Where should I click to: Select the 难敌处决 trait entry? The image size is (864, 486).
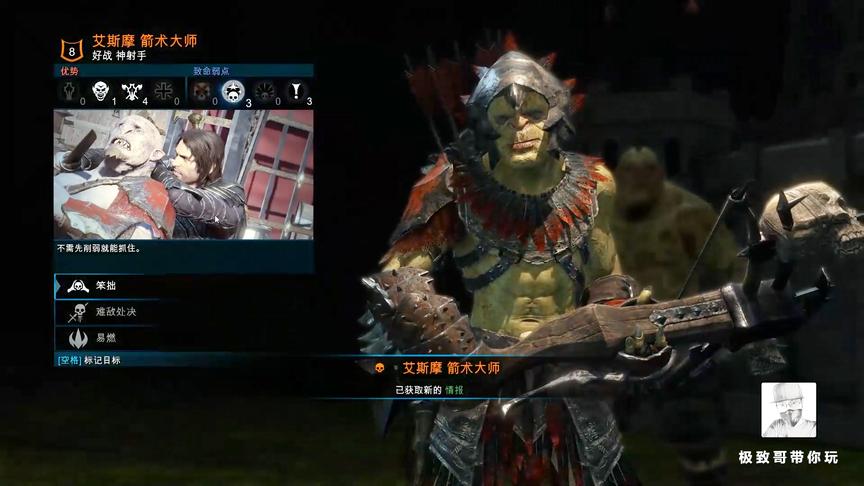pyautogui.click(x=104, y=312)
